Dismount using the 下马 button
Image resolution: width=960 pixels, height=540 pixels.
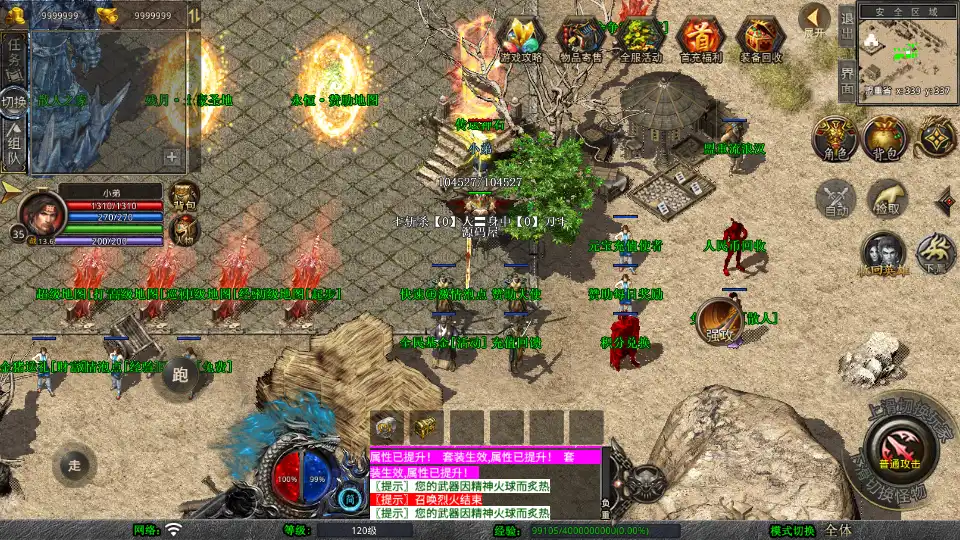pos(936,254)
